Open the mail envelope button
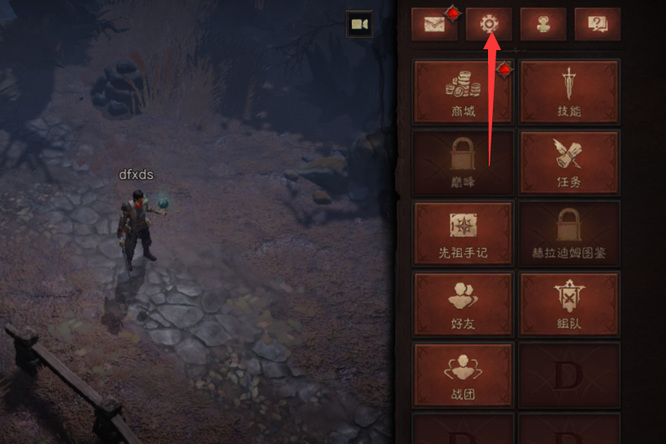The height and width of the screenshot is (444, 666). tap(434, 23)
